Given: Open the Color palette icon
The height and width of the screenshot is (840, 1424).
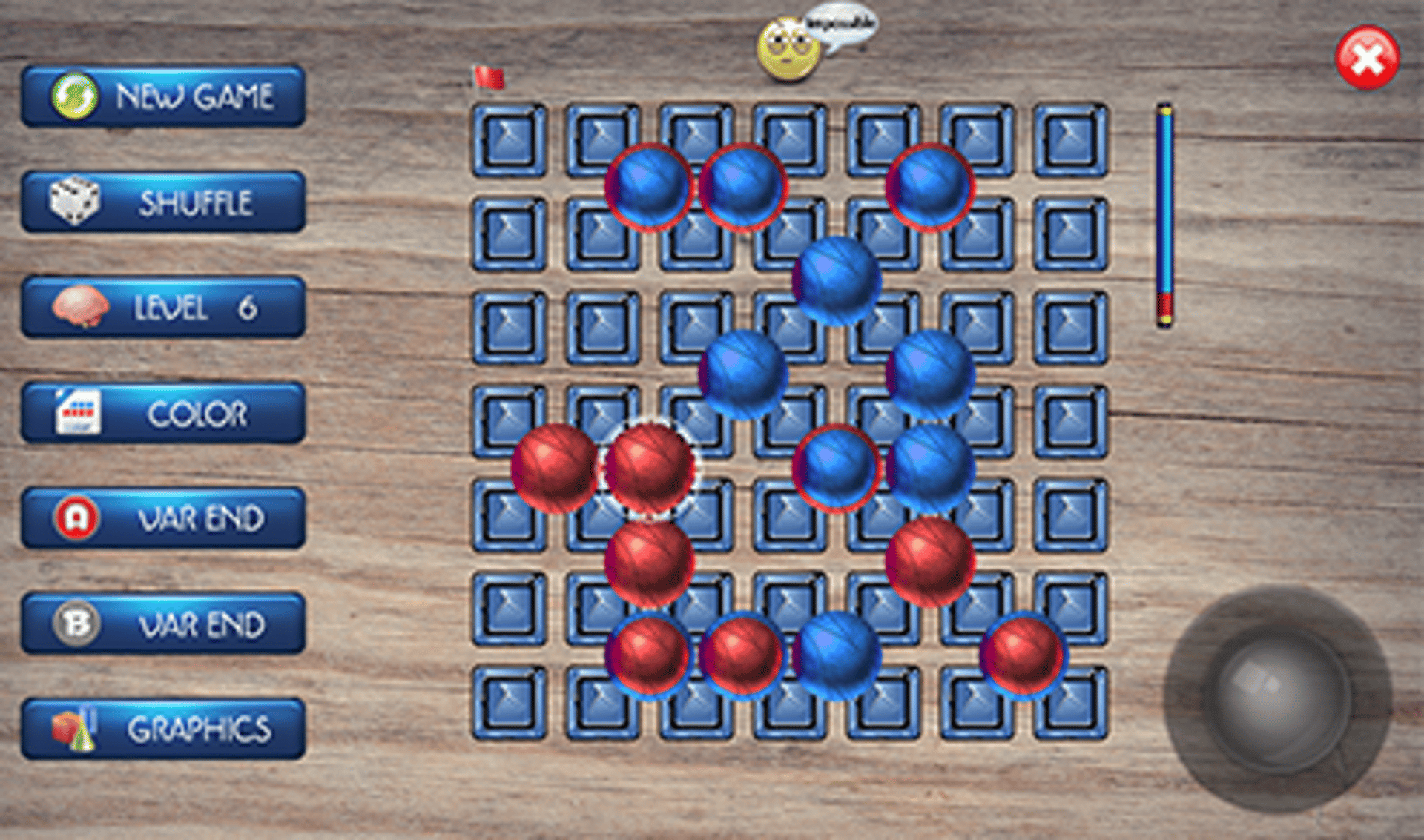Looking at the screenshot, I should point(76,412).
